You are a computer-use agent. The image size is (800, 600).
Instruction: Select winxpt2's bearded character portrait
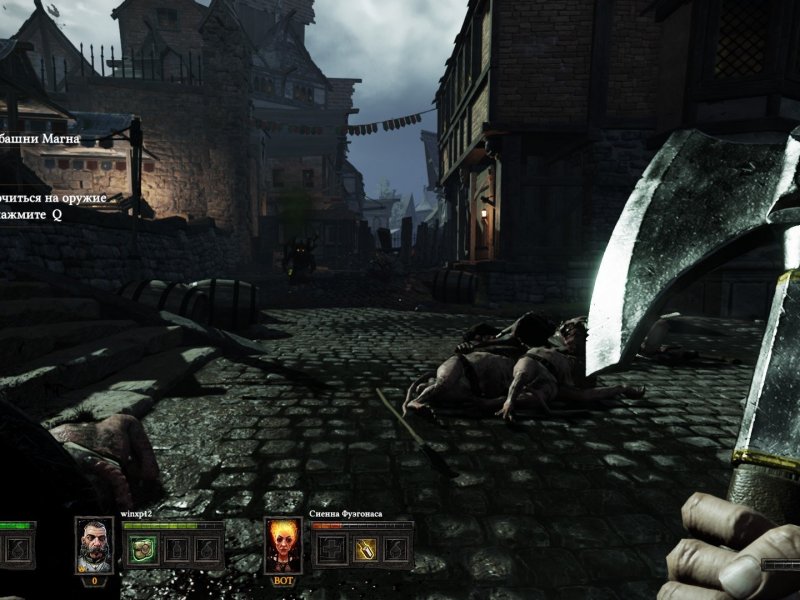click(94, 544)
